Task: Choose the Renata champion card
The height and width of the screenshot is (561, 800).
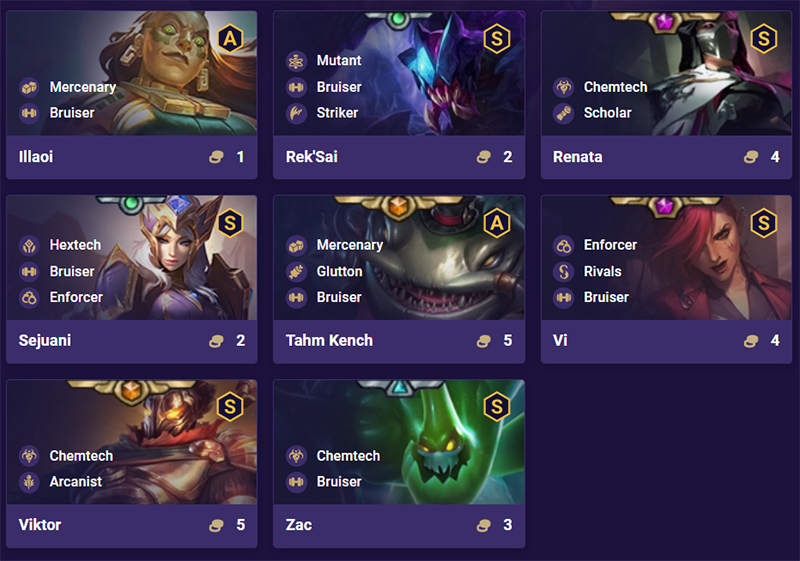Action: (665, 95)
